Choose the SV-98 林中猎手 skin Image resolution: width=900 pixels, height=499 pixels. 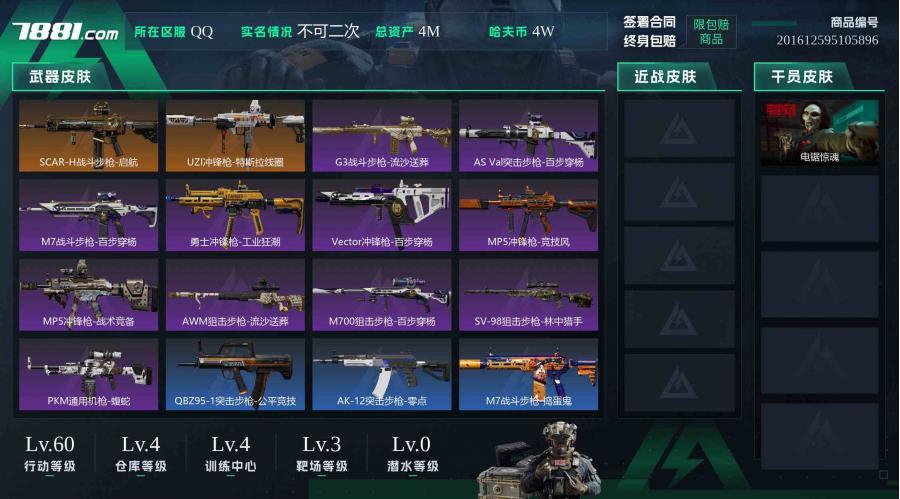528,295
